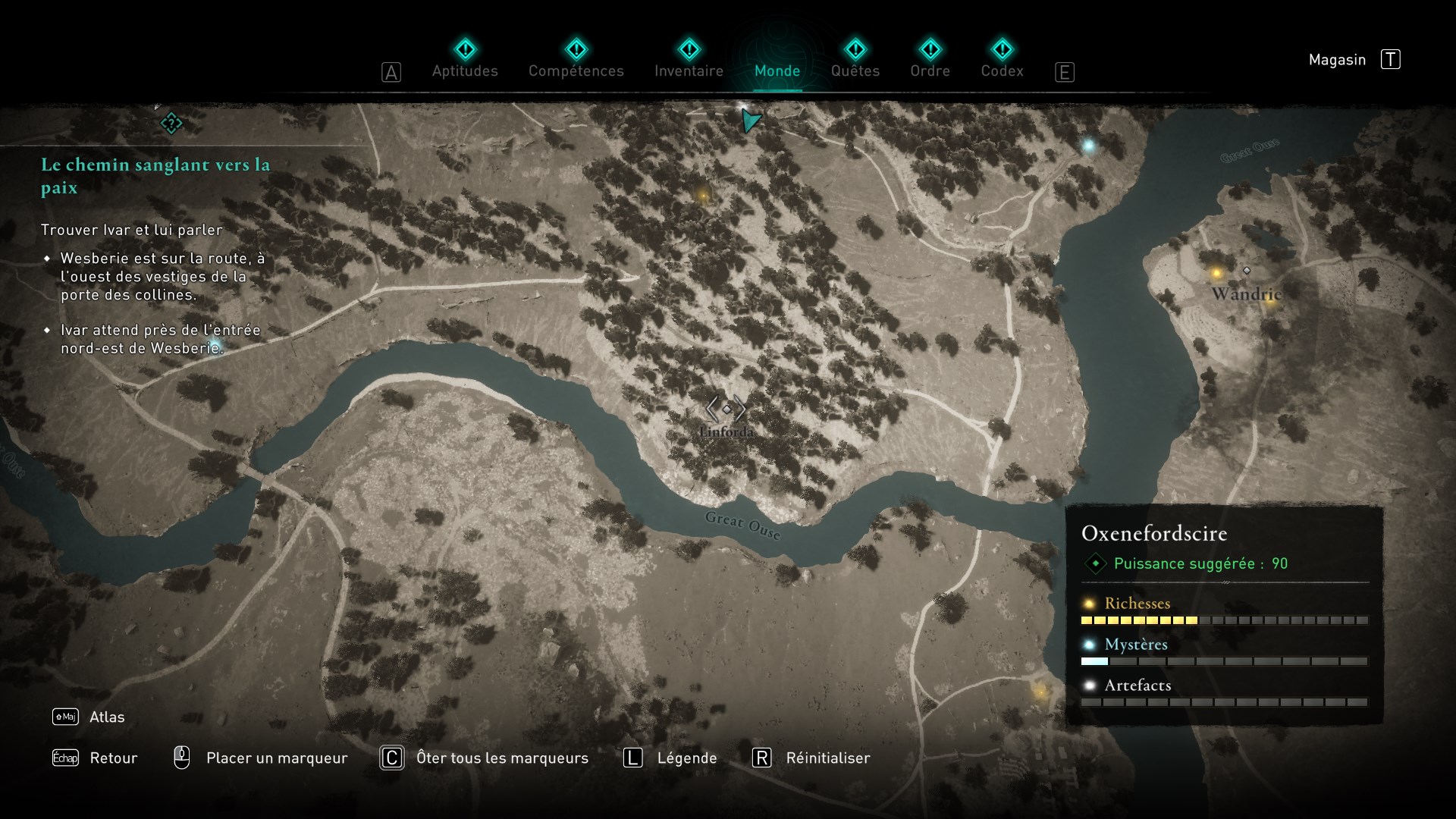1456x819 pixels.
Task: Select the teal player arrow marker
Action: tap(750, 121)
